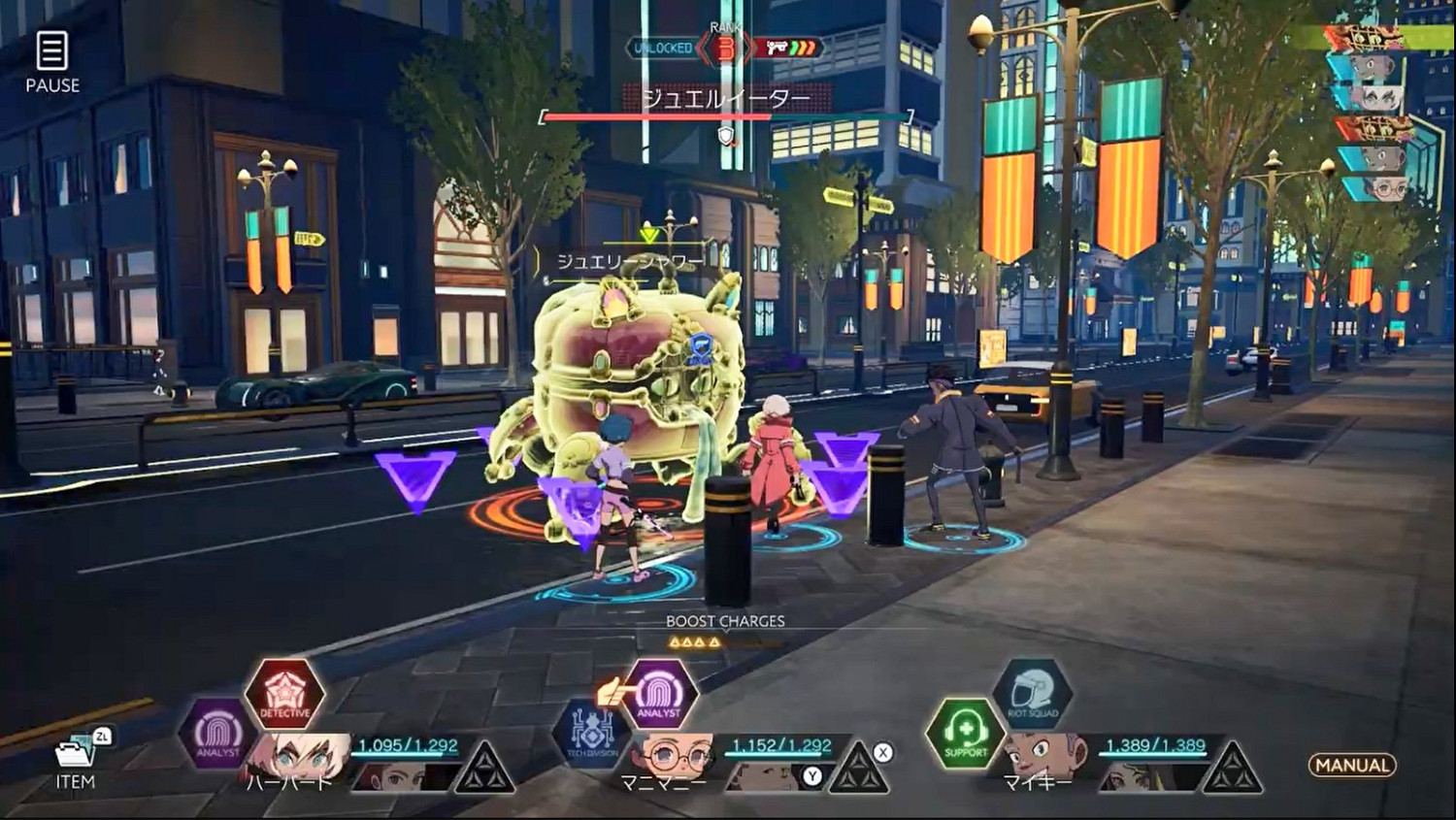Image resolution: width=1456 pixels, height=820 pixels.
Task: Click the gun weapon icon beside the rank gauge
Action: point(778,48)
